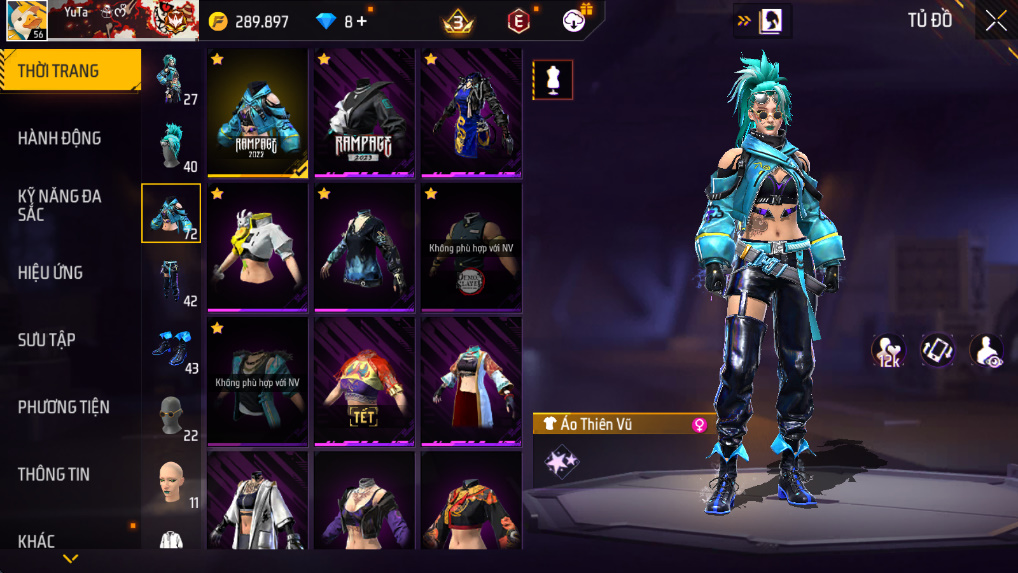The width and height of the screenshot is (1018, 573).
Task: Open the THỜI TRANG category
Action: pos(70,71)
